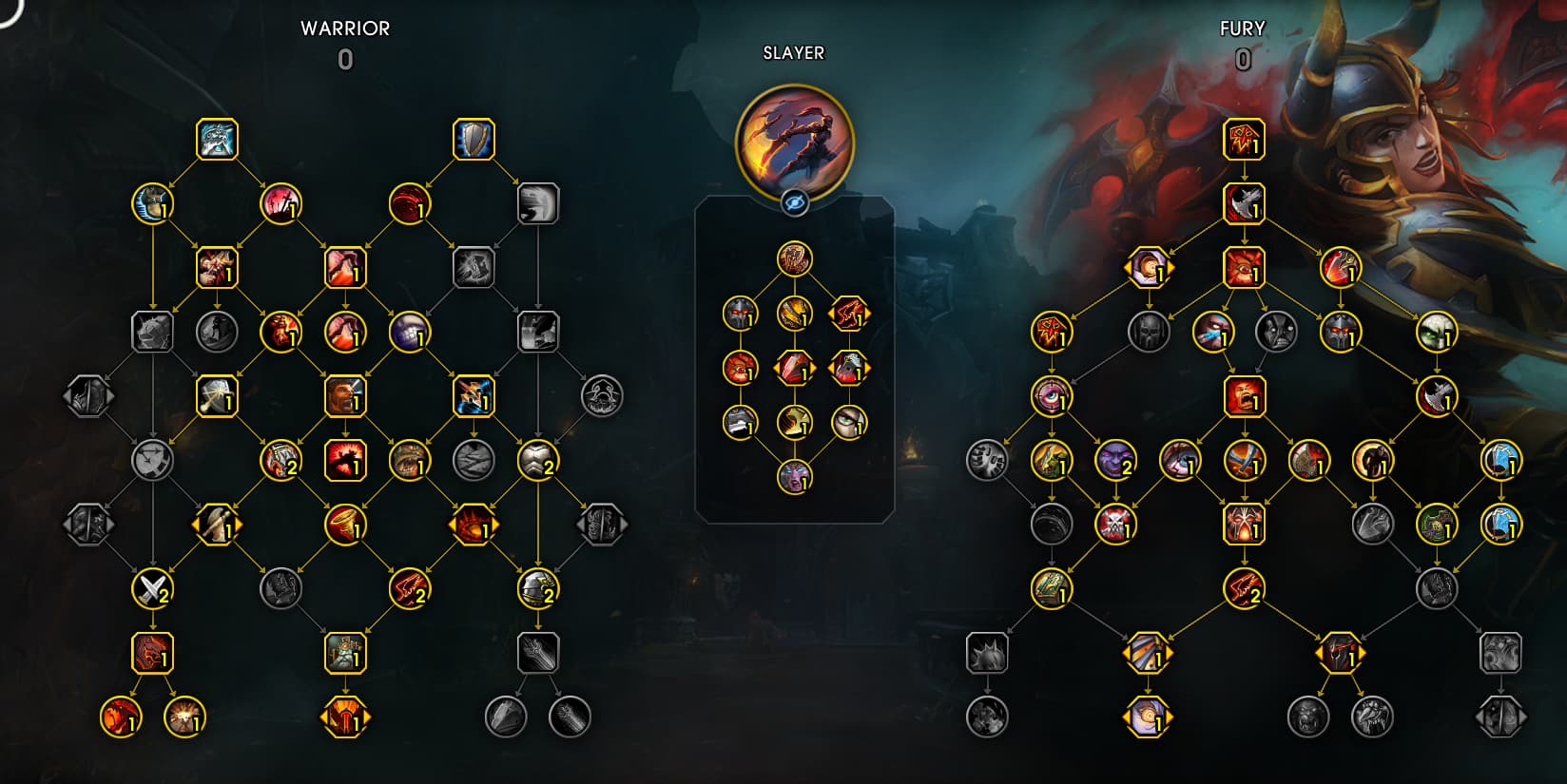Select the skull and crossbones Fury talent
The height and width of the screenshot is (784, 1567).
pyautogui.click(x=1115, y=525)
